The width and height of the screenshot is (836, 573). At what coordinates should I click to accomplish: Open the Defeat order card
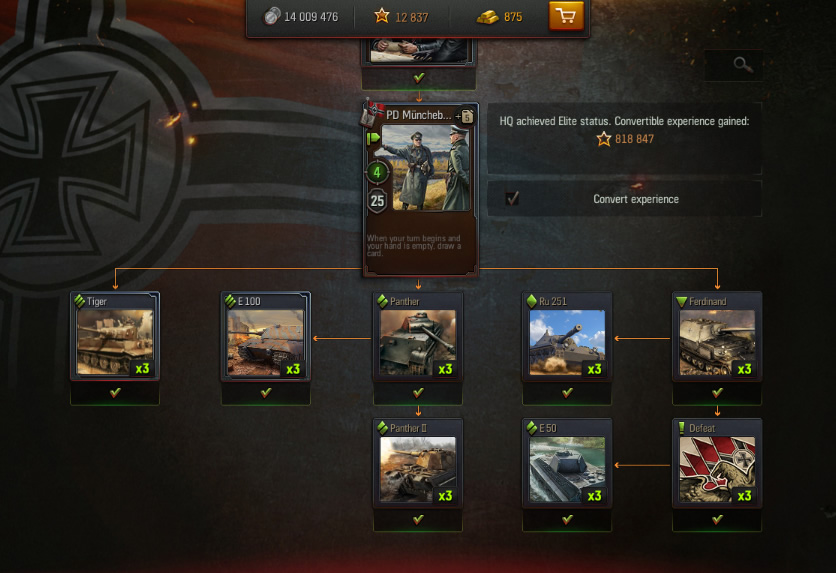click(717, 463)
